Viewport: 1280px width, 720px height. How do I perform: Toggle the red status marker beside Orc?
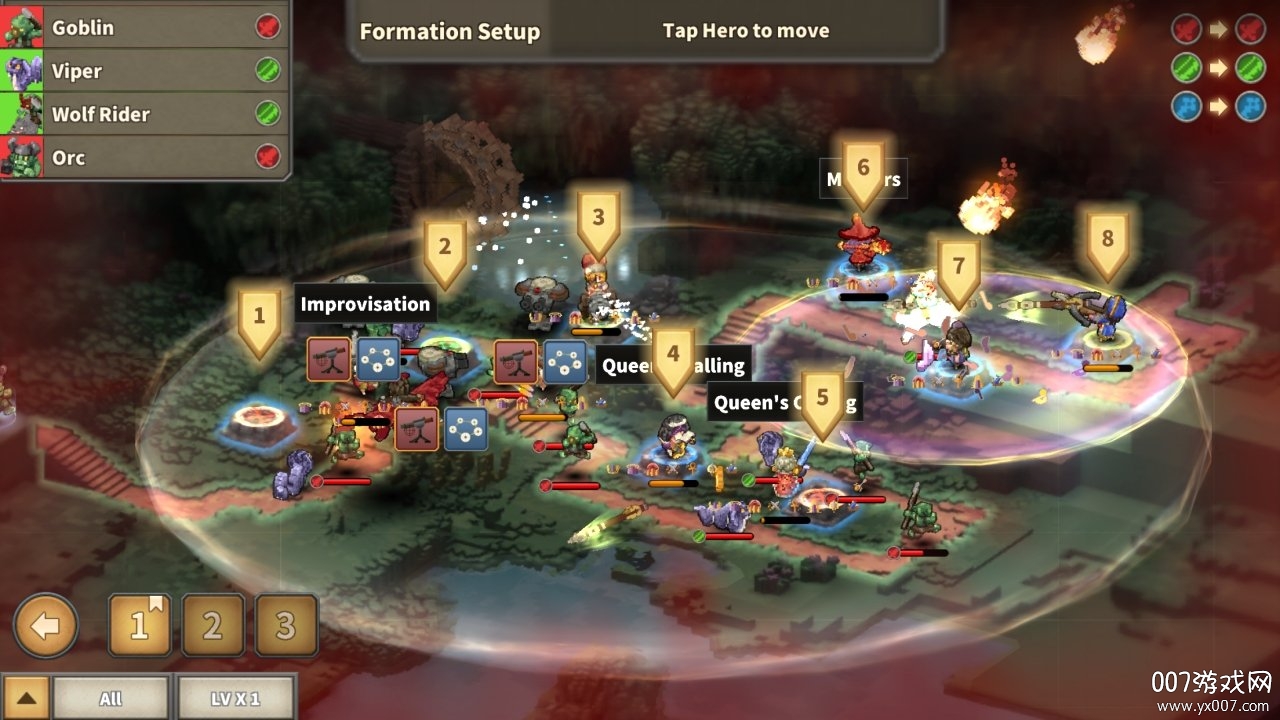pyautogui.click(x=266, y=157)
